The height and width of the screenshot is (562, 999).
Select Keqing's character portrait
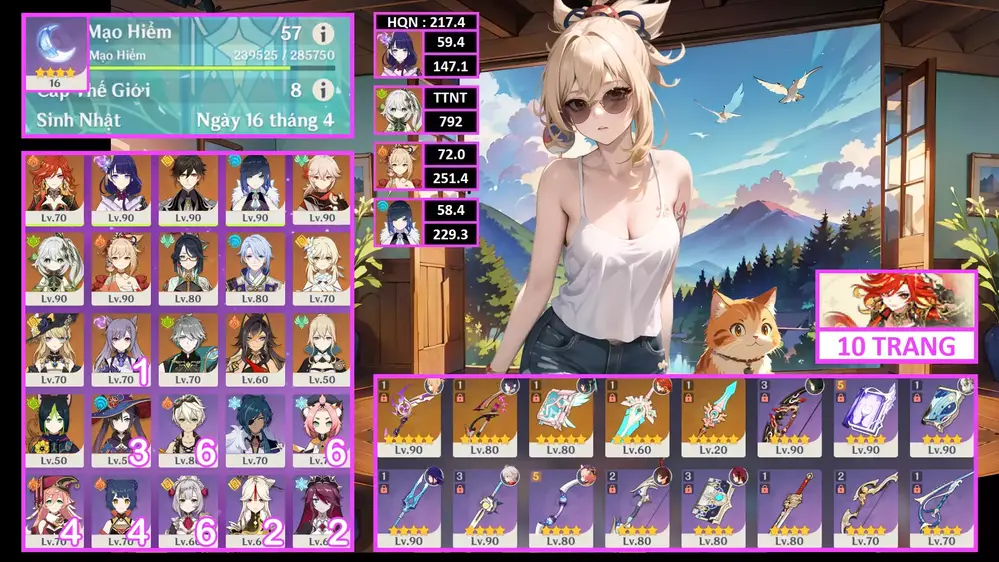[122, 347]
